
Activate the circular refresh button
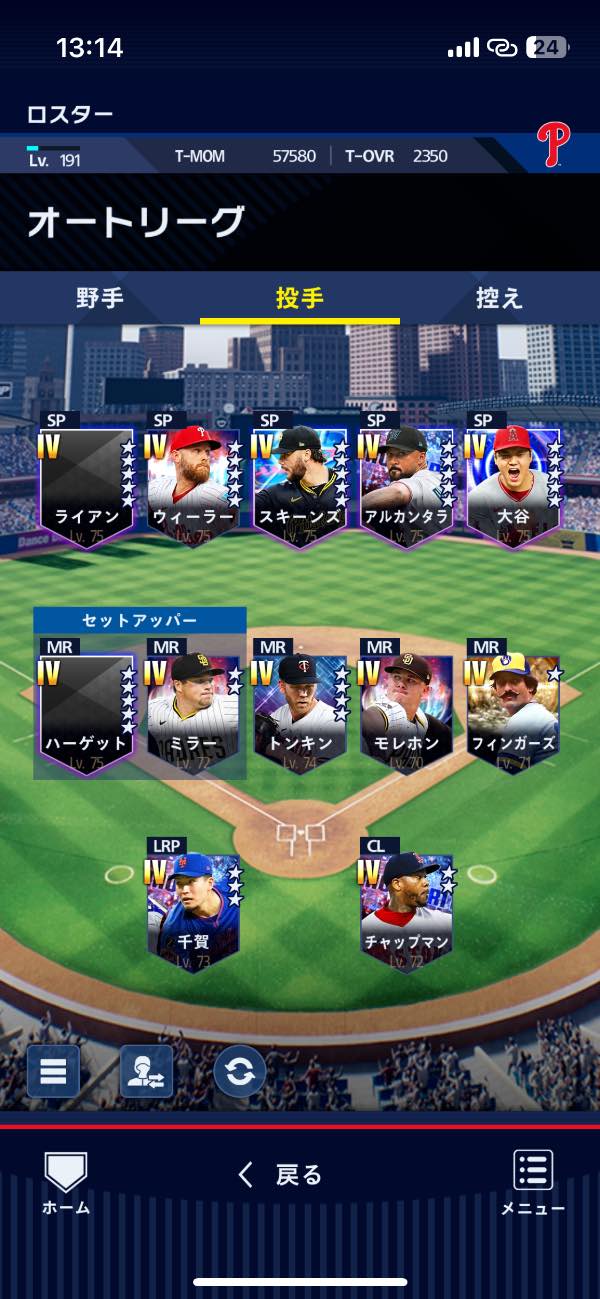[x=240, y=1071]
